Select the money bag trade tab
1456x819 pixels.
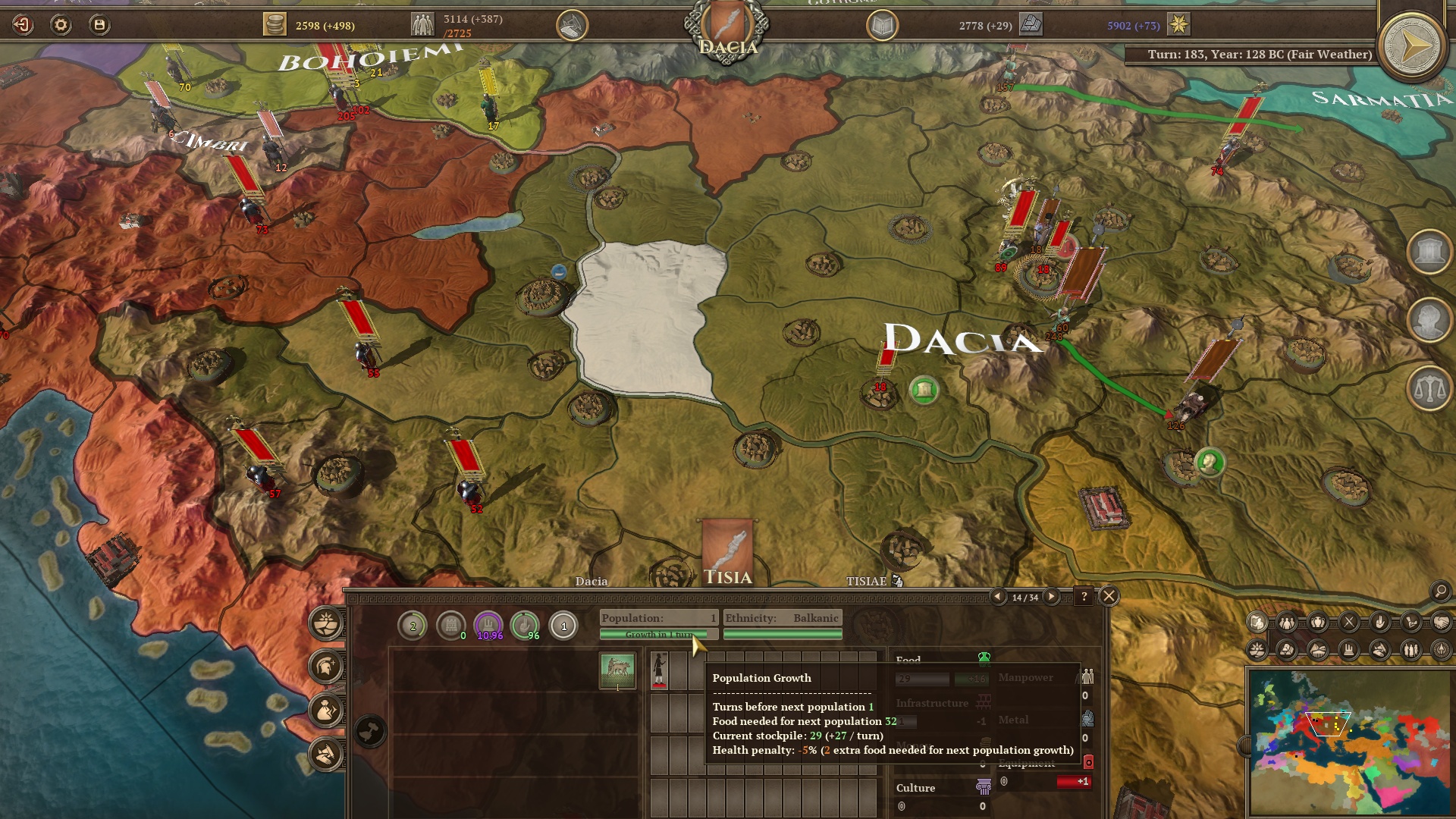pyautogui.click(x=327, y=711)
